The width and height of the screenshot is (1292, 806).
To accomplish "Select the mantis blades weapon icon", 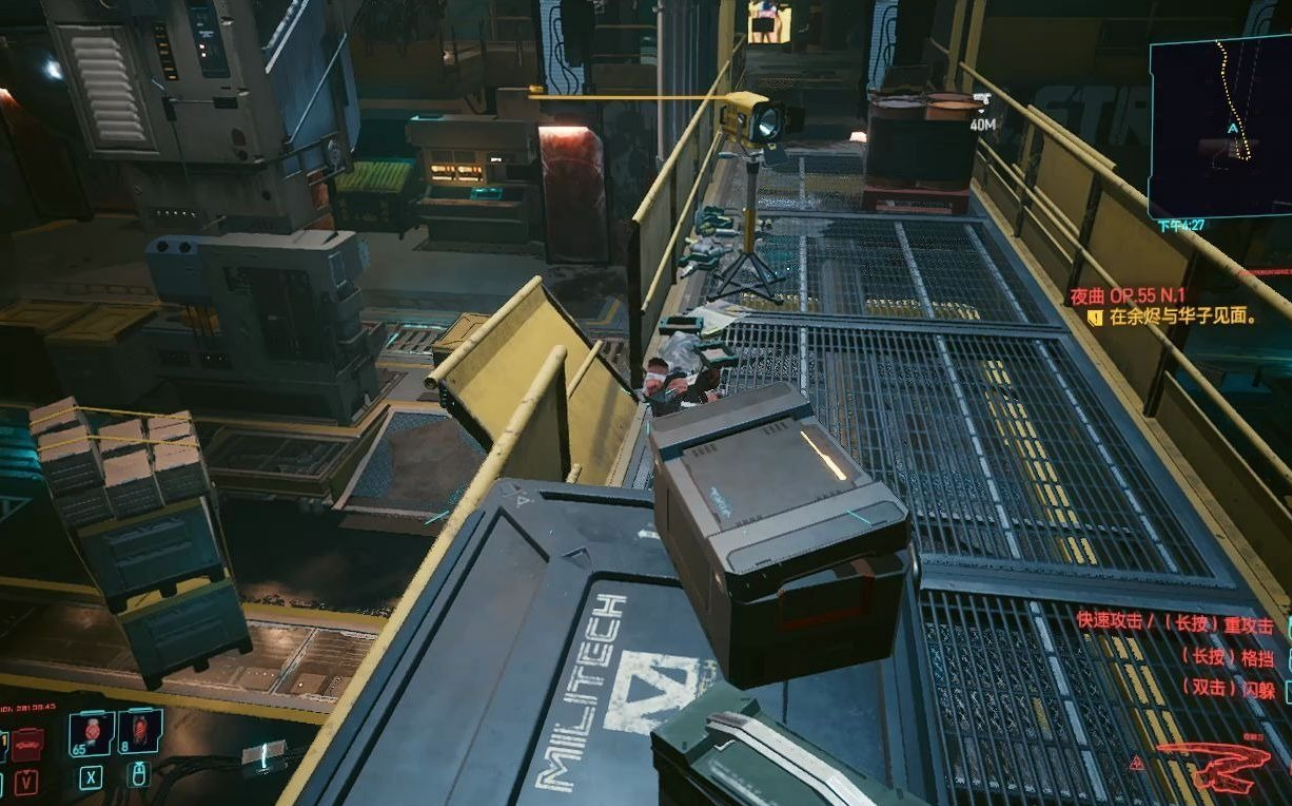I will (x=1213, y=768).
